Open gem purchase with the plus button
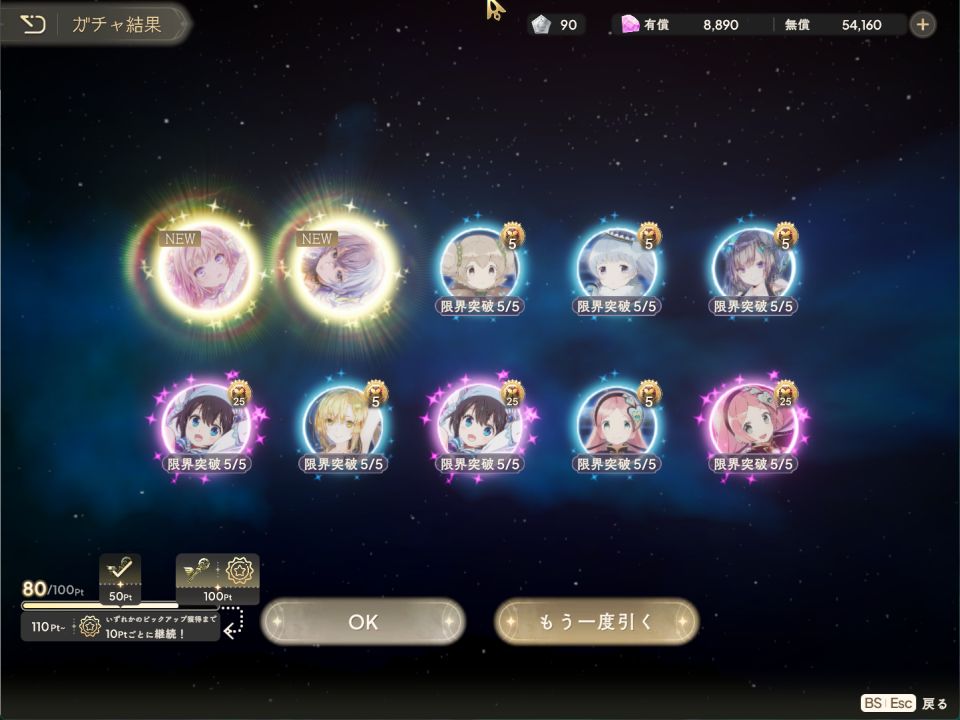960x720 pixels. (x=922, y=24)
